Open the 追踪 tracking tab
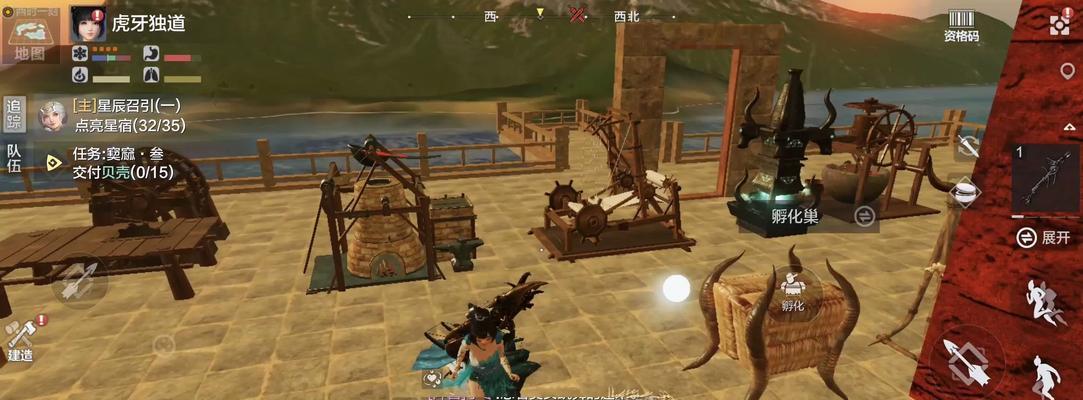 point(14,115)
